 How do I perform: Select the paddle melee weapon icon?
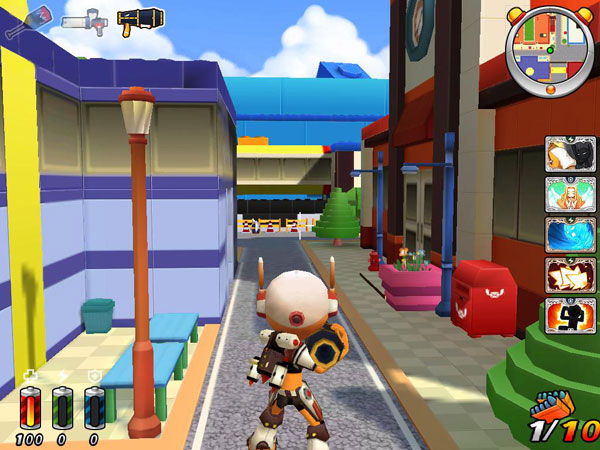click(x=27, y=20)
